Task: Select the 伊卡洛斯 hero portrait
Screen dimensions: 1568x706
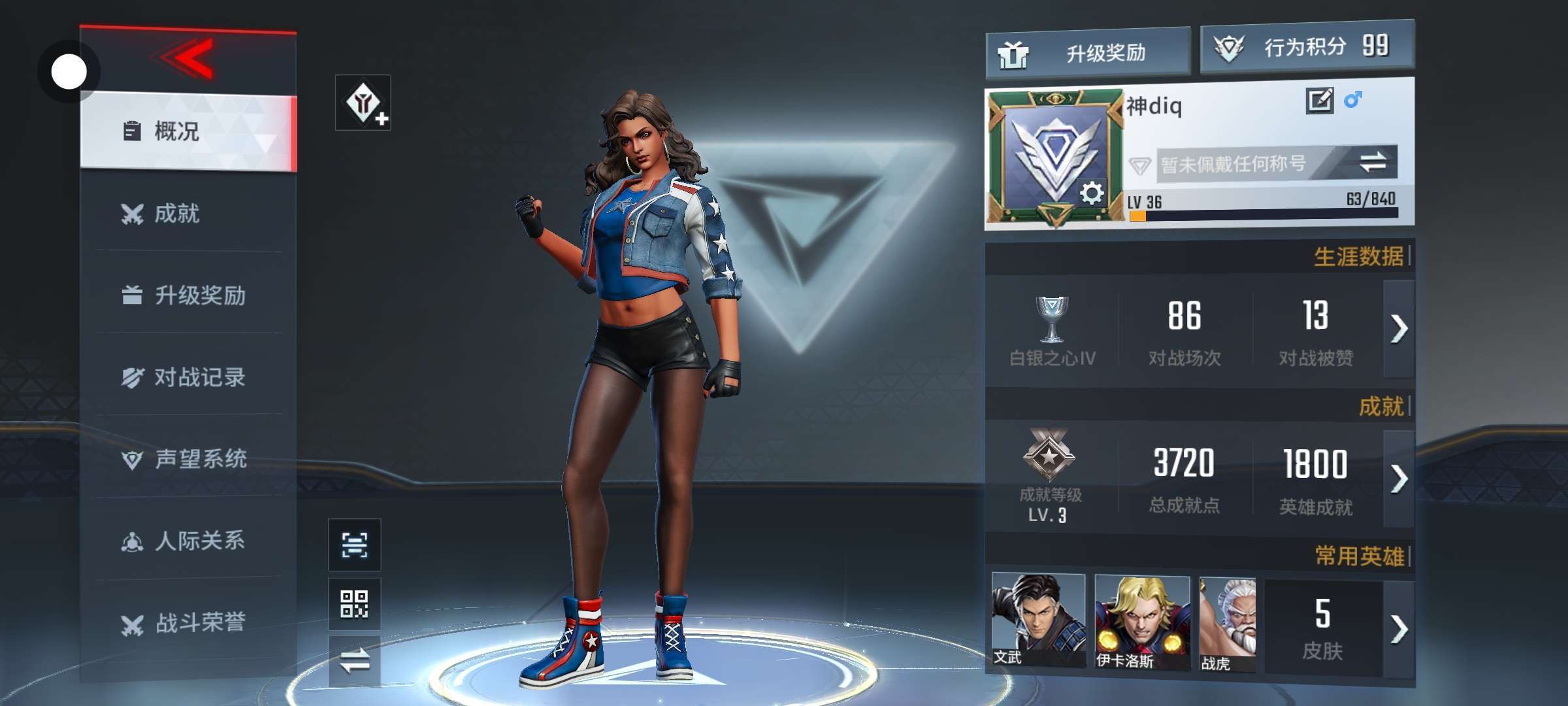Action: pos(1141,621)
